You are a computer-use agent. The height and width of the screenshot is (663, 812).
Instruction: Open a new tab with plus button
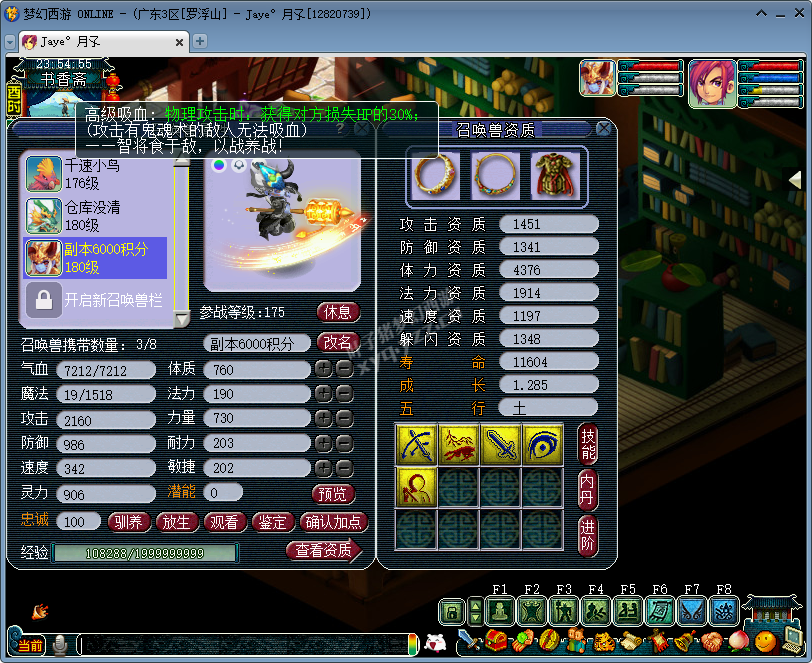[200, 41]
